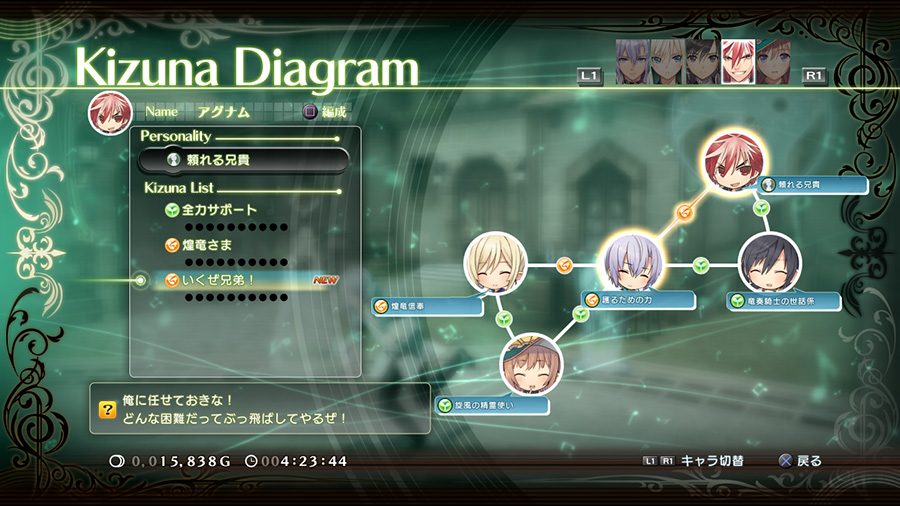This screenshot has height=506, width=900.
Task: Switch to the black-haired character portrait tab
Action: (703, 61)
